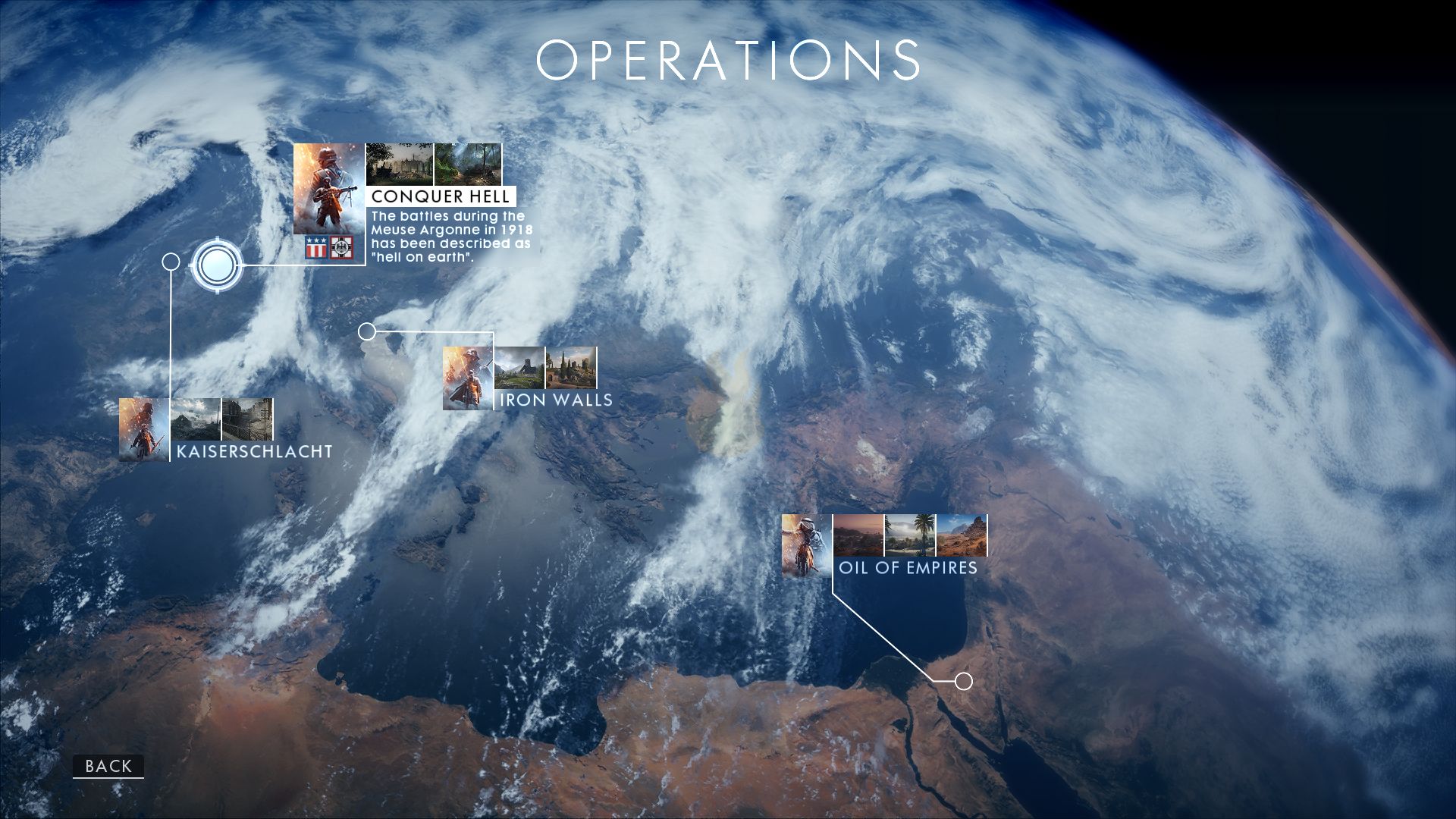Image resolution: width=1456 pixels, height=819 pixels.
Task: Click the Conquer Hell soldier portrait
Action: tap(329, 189)
